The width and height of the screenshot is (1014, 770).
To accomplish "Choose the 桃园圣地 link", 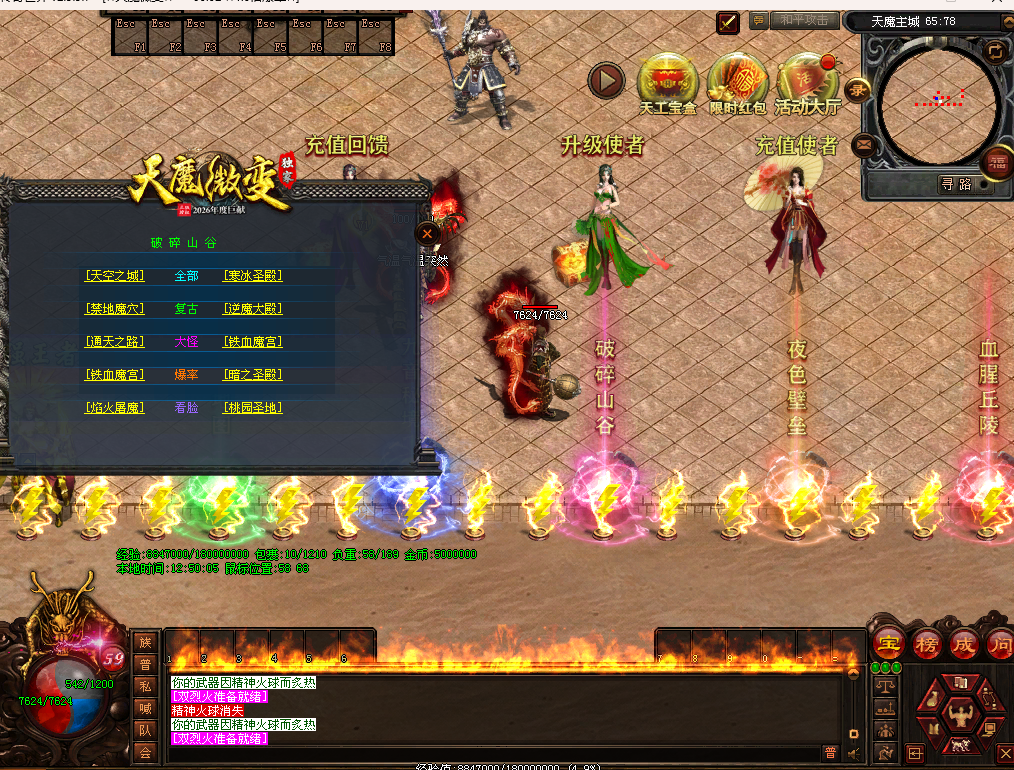I will click(x=252, y=408).
